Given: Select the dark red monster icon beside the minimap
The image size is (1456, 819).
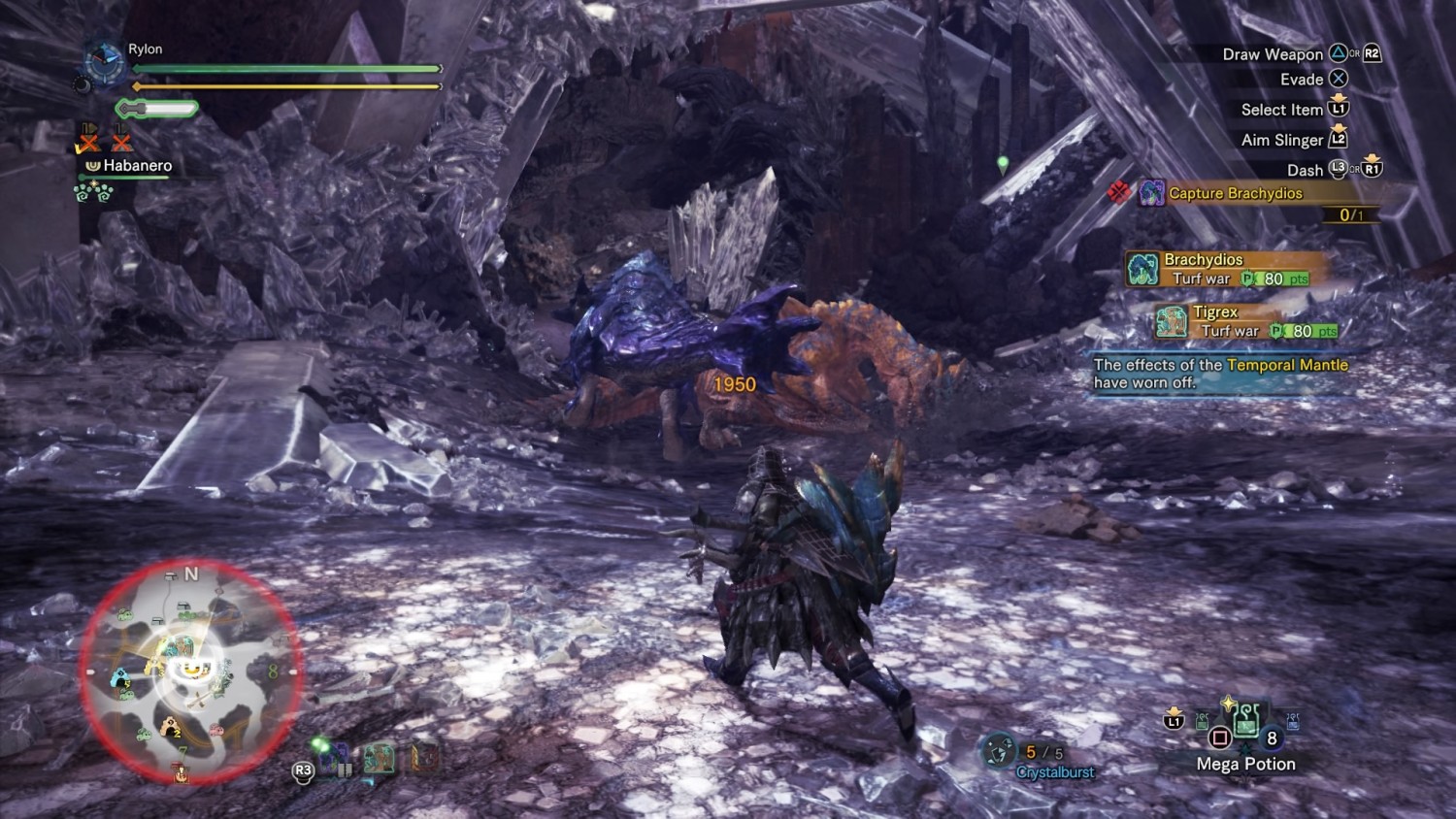Looking at the screenshot, I should 423,757.
